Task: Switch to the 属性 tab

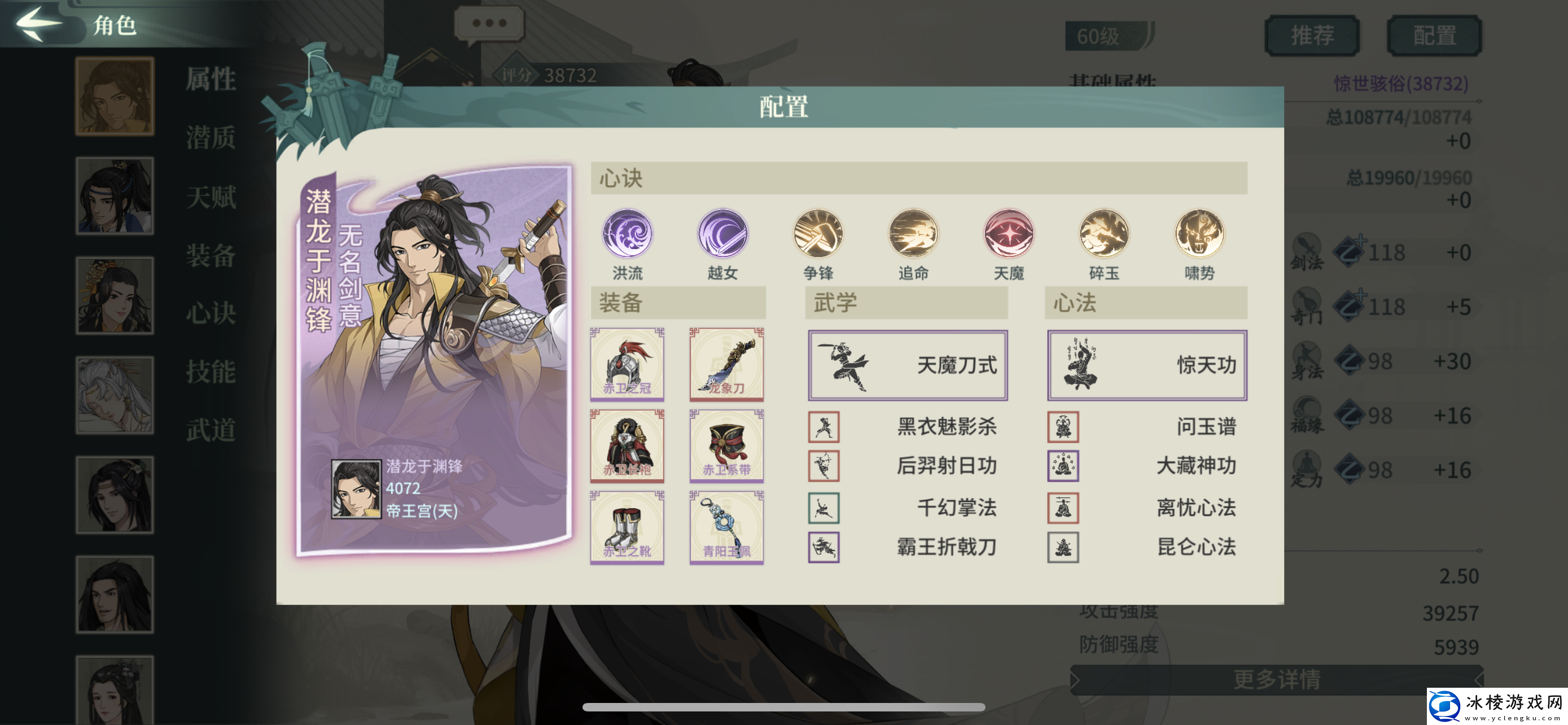Action: click(x=210, y=78)
